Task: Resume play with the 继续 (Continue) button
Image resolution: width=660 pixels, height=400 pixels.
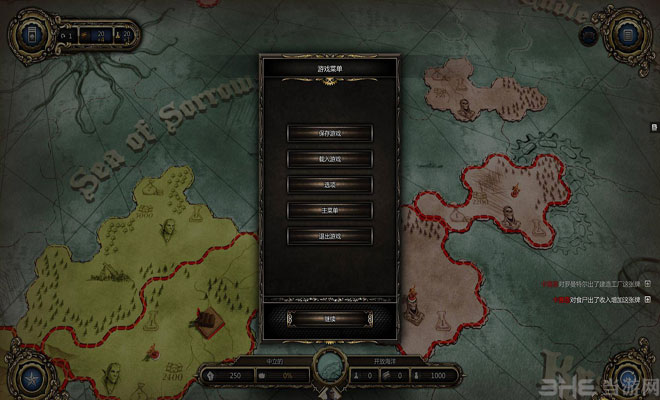Action: point(330,318)
